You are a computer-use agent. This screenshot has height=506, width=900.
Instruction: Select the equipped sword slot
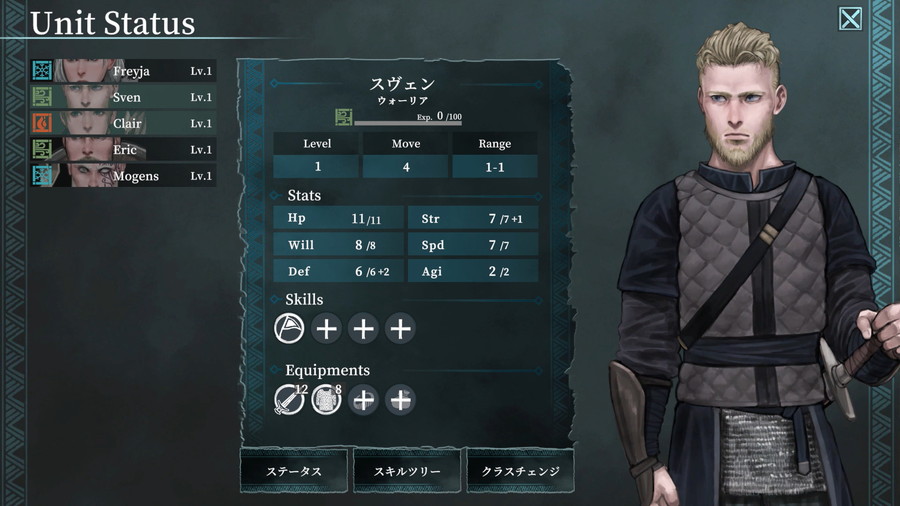(x=289, y=400)
